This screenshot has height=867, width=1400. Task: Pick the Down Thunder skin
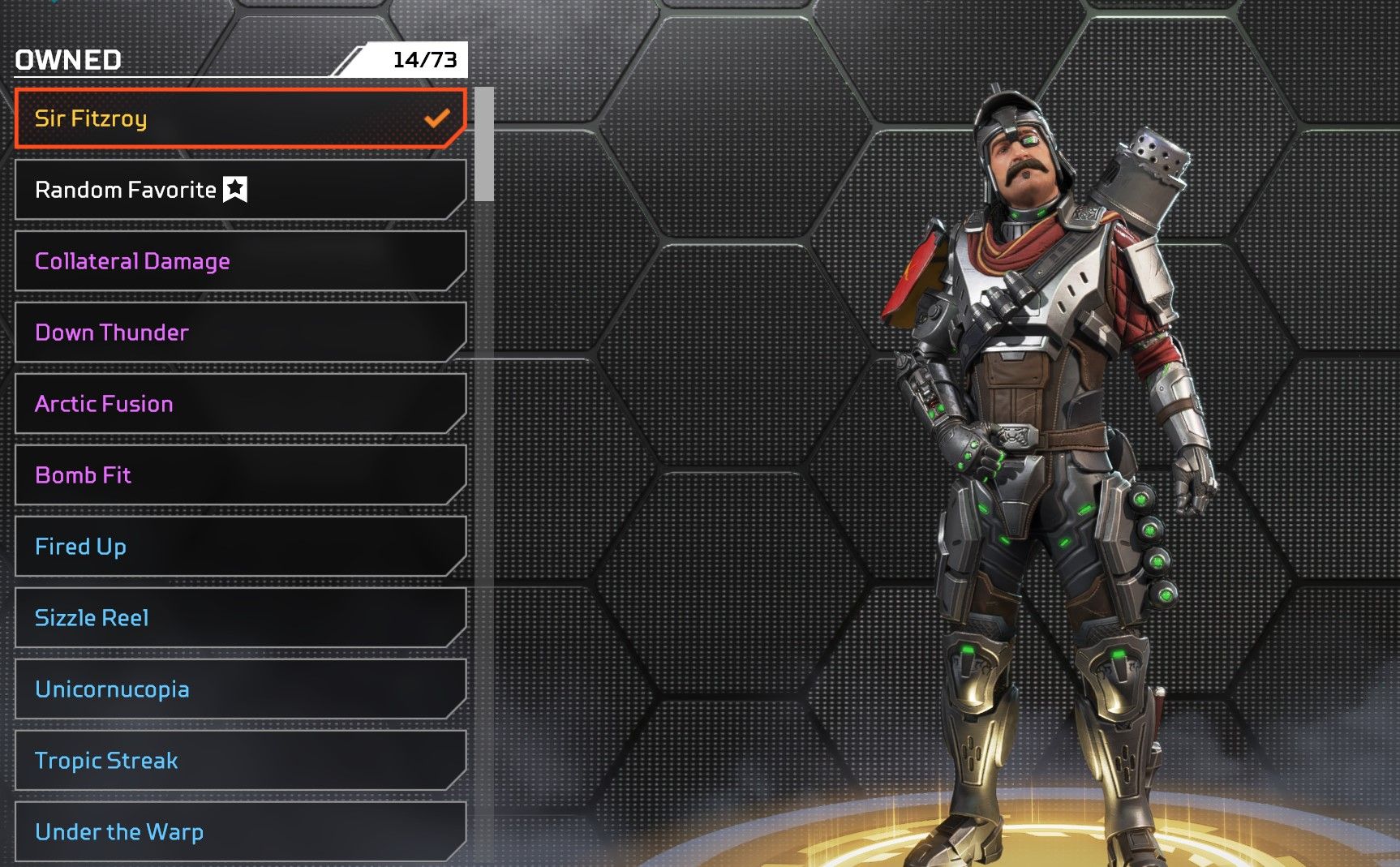click(240, 333)
